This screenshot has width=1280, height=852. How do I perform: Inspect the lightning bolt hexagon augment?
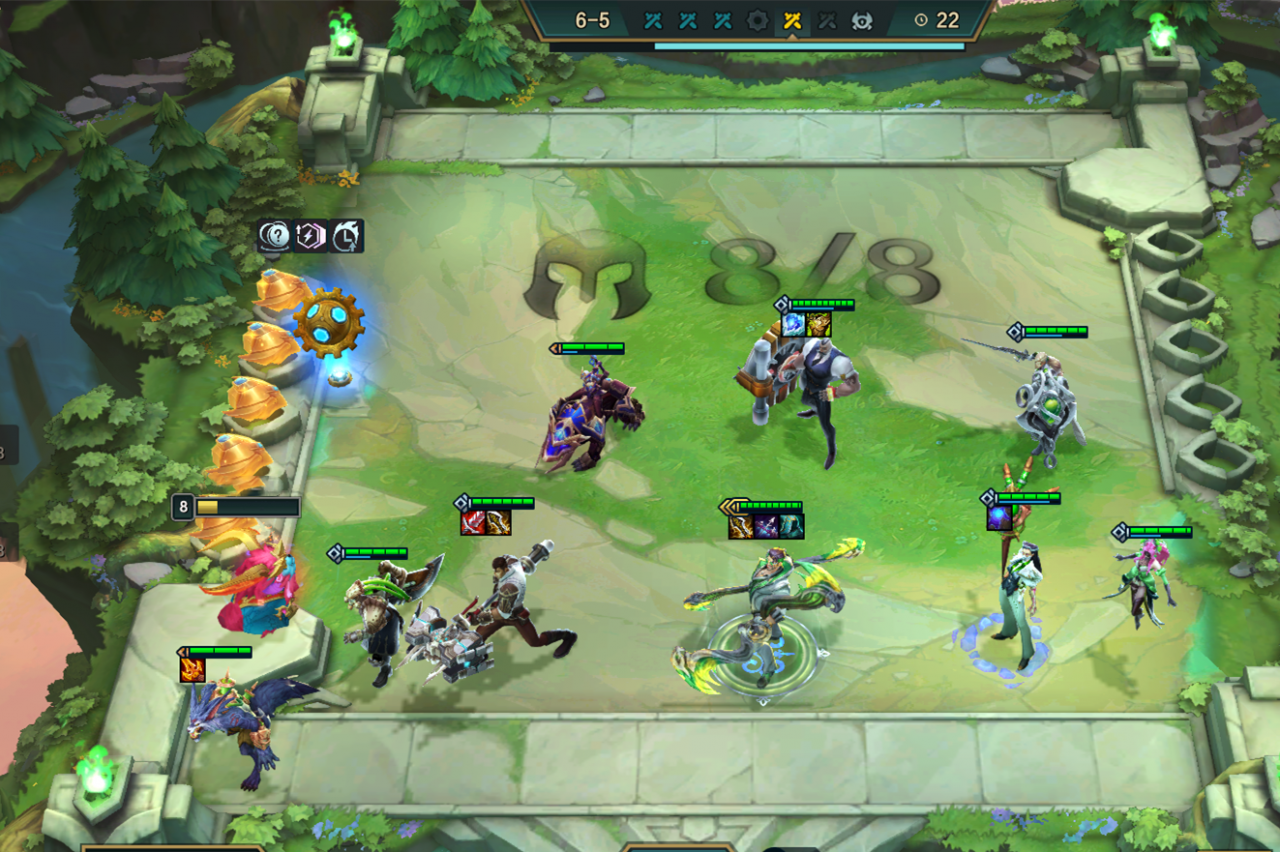[x=311, y=236]
